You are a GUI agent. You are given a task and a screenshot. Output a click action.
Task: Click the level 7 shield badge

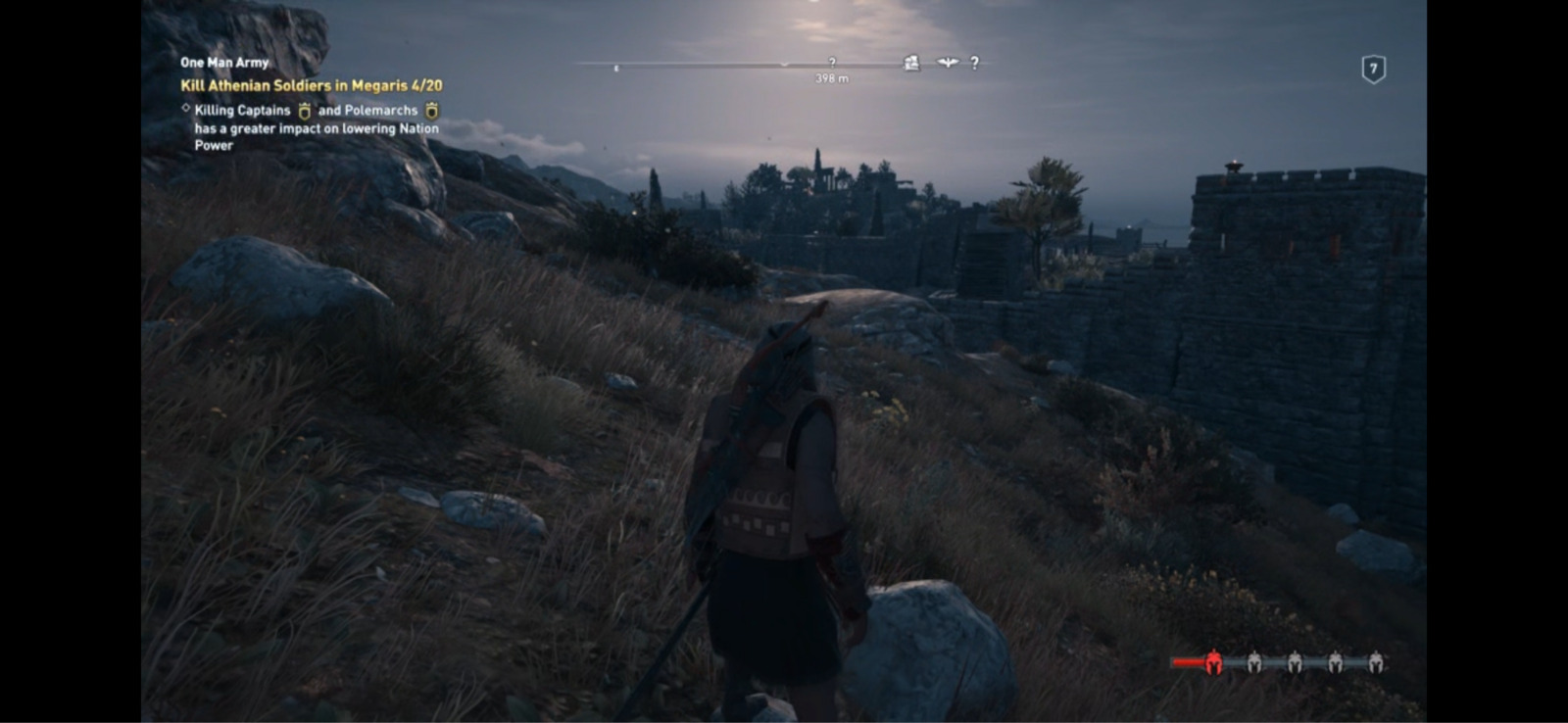coord(1373,69)
